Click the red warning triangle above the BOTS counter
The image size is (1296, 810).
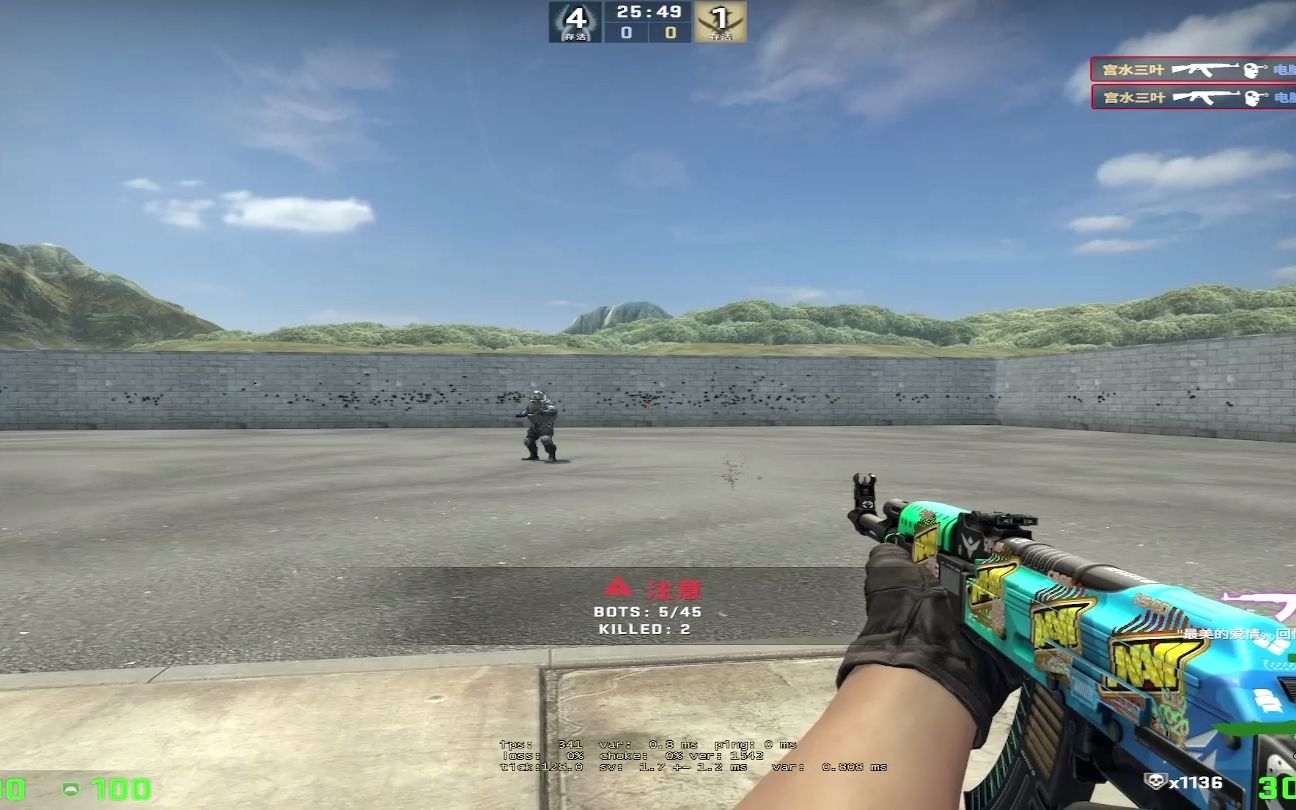coord(619,589)
